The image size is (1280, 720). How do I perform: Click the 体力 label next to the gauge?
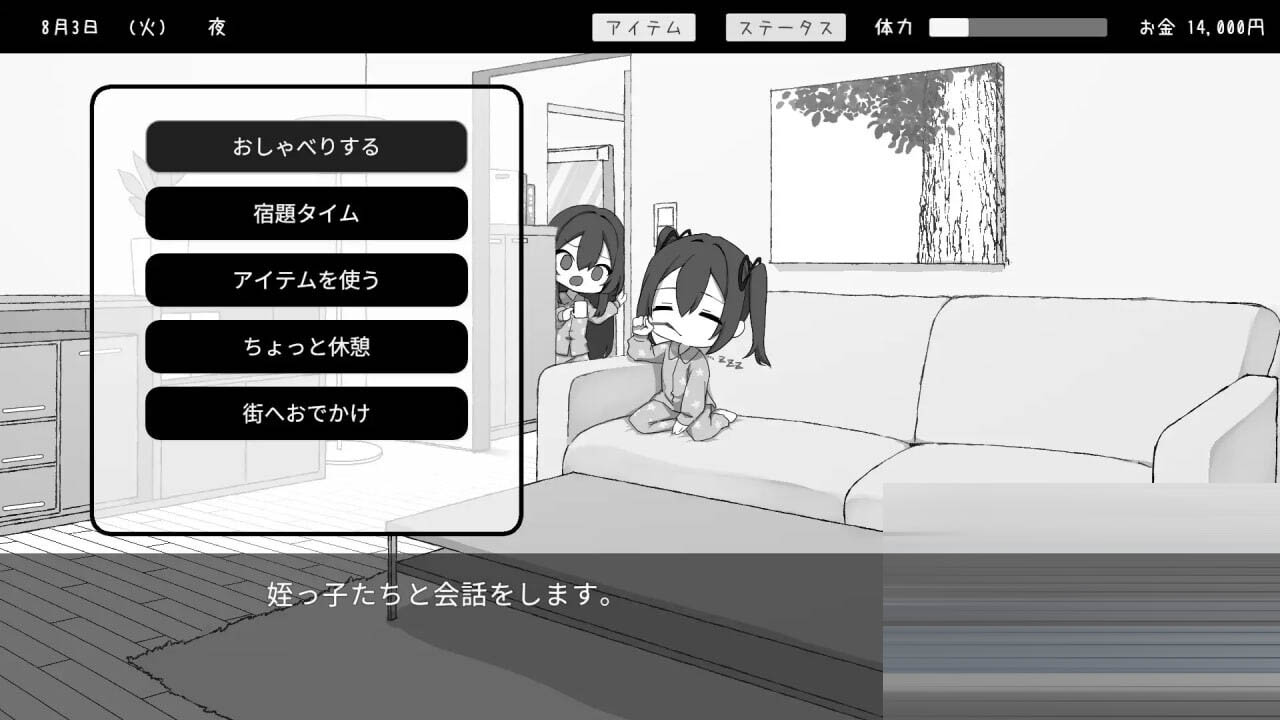pos(893,27)
